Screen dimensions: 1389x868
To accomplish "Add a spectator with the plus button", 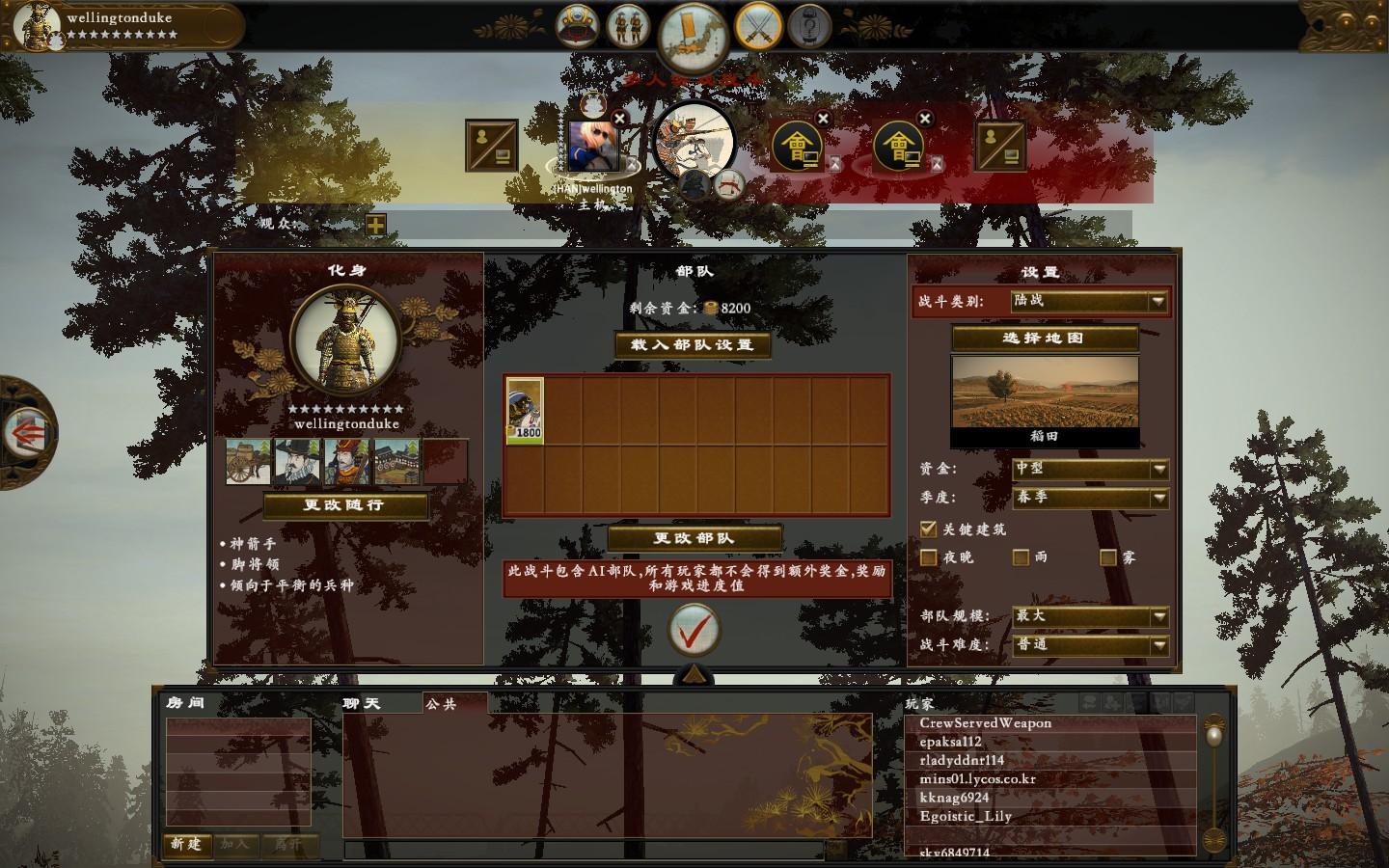I will click(x=375, y=225).
